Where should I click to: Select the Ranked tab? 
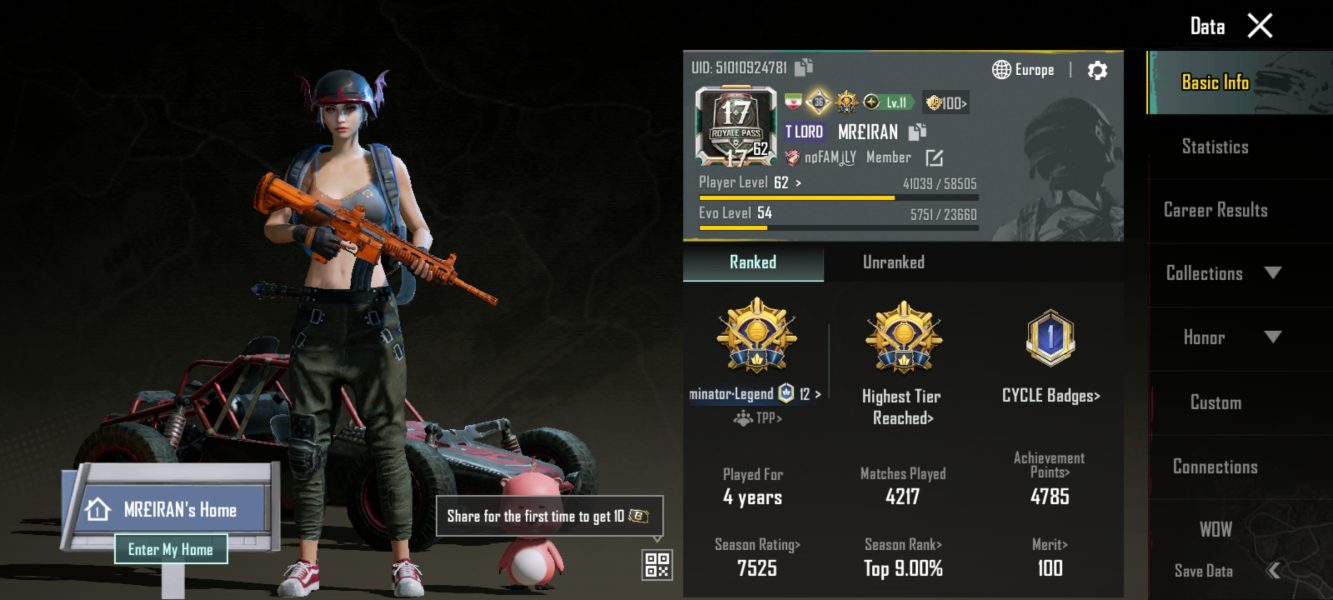click(x=753, y=262)
